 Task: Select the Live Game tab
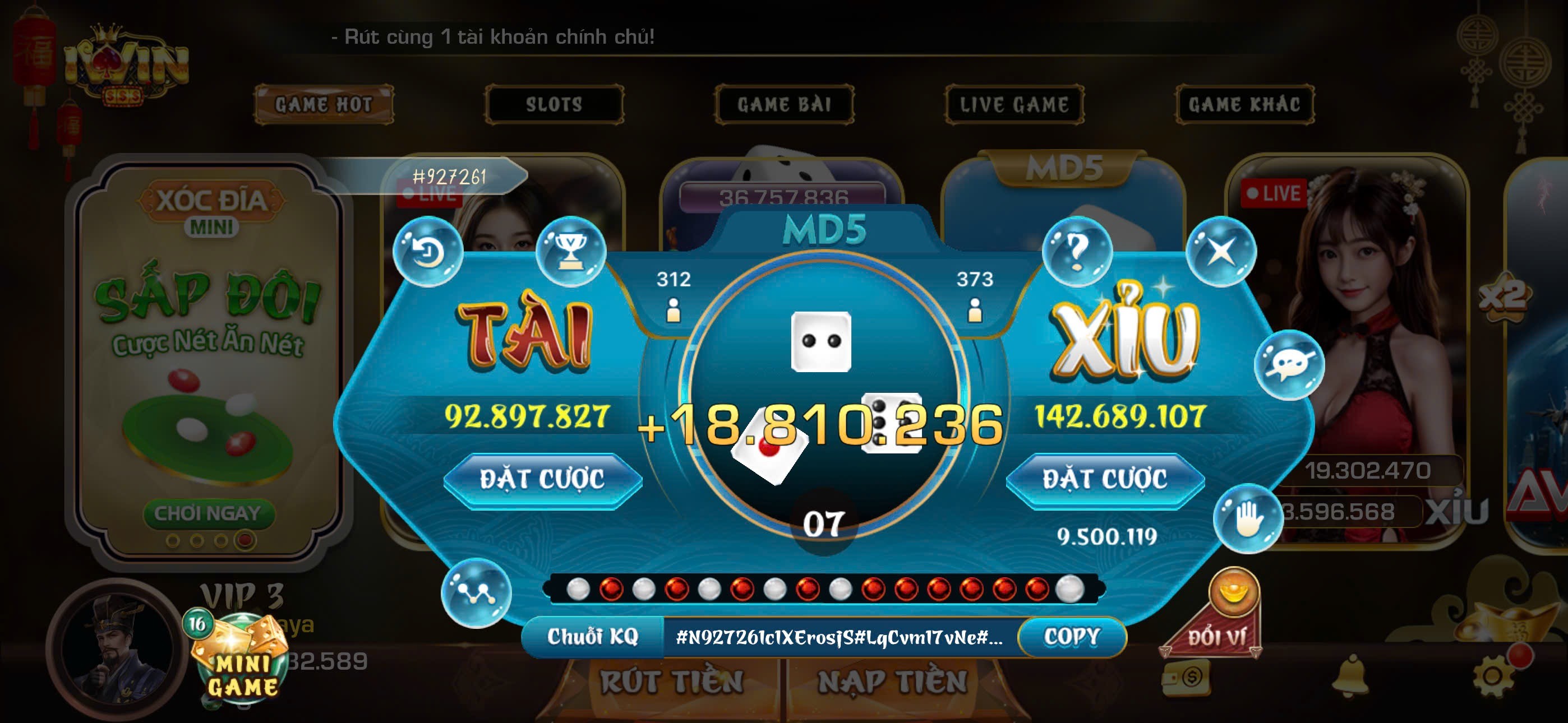click(1014, 105)
